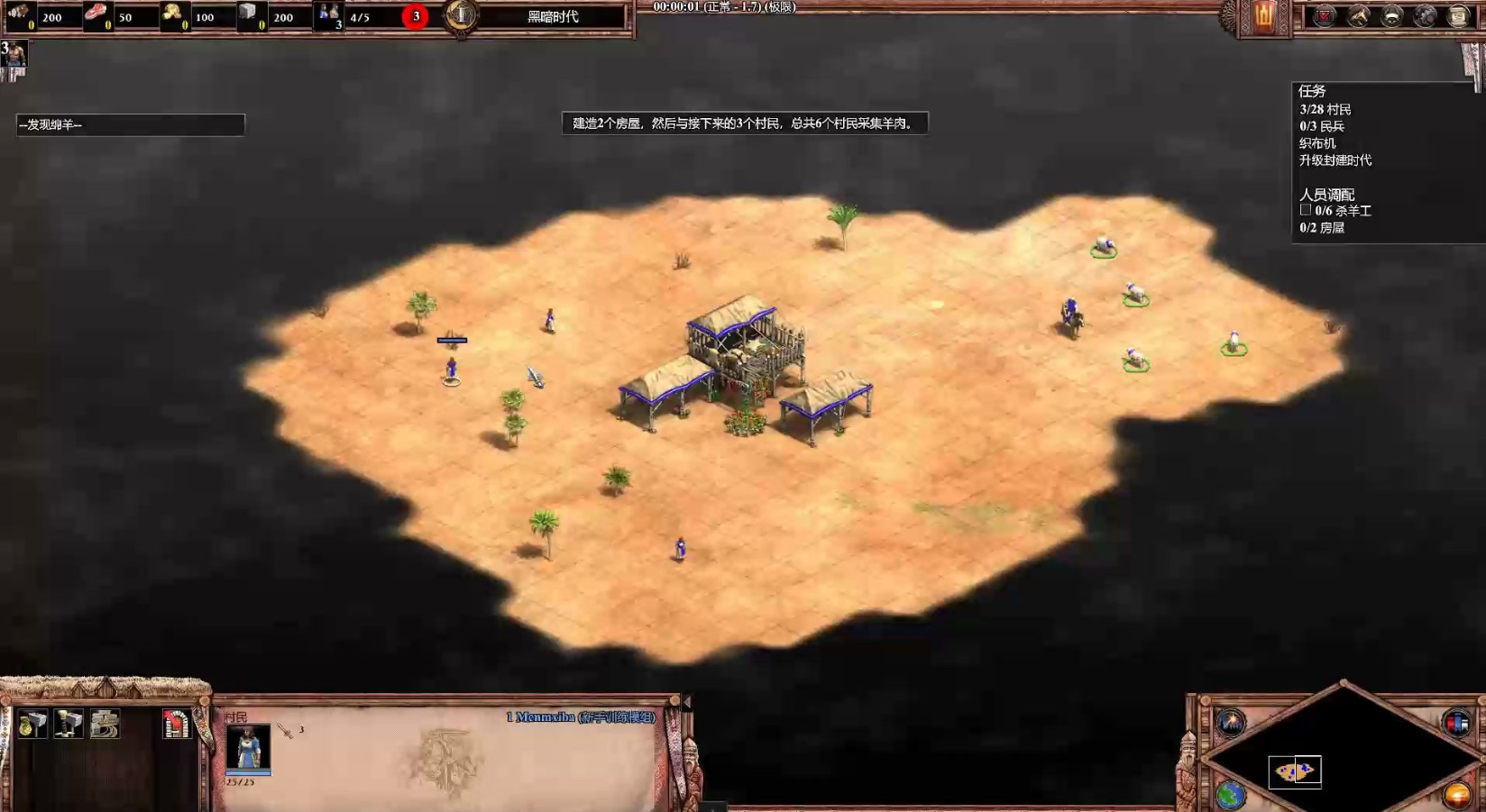Select the repair command icon
Image resolution: width=1486 pixels, height=812 pixels.
pos(105,724)
